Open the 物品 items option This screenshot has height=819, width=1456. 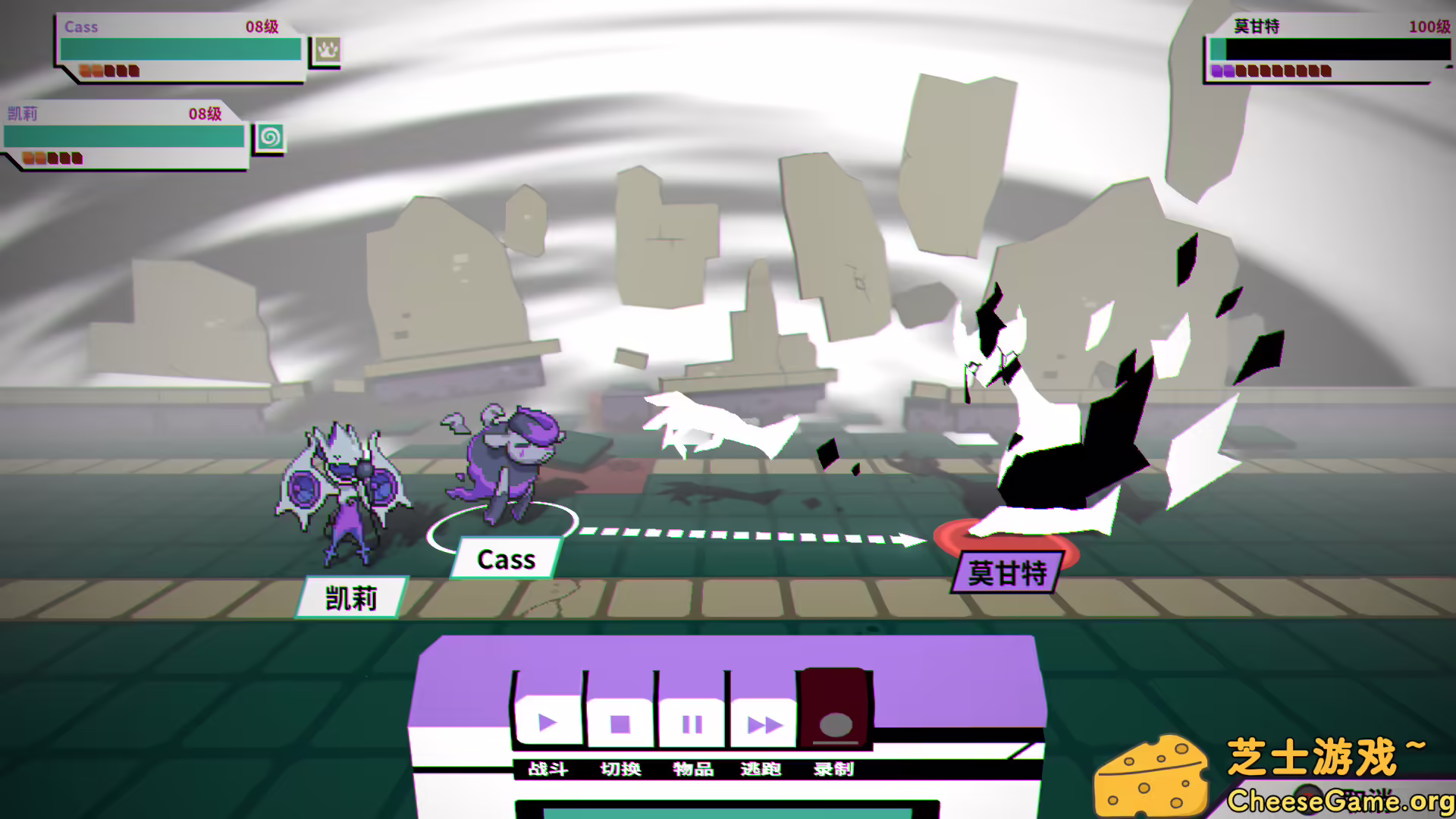(692, 769)
